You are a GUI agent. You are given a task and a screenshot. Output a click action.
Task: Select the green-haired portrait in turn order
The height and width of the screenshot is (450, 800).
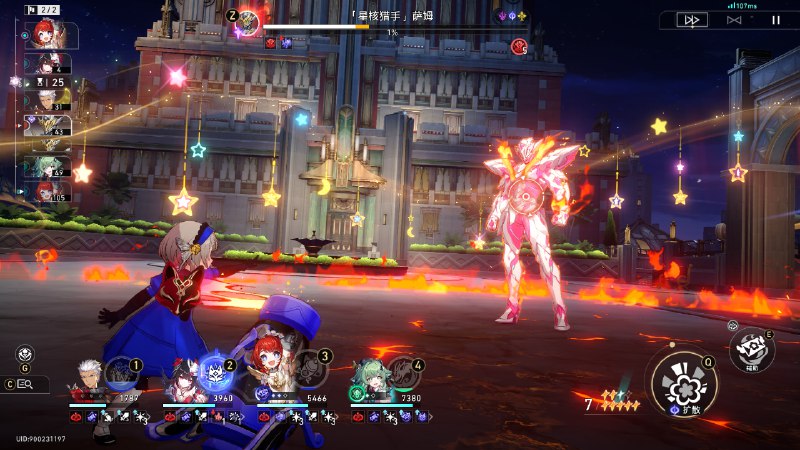[46, 166]
